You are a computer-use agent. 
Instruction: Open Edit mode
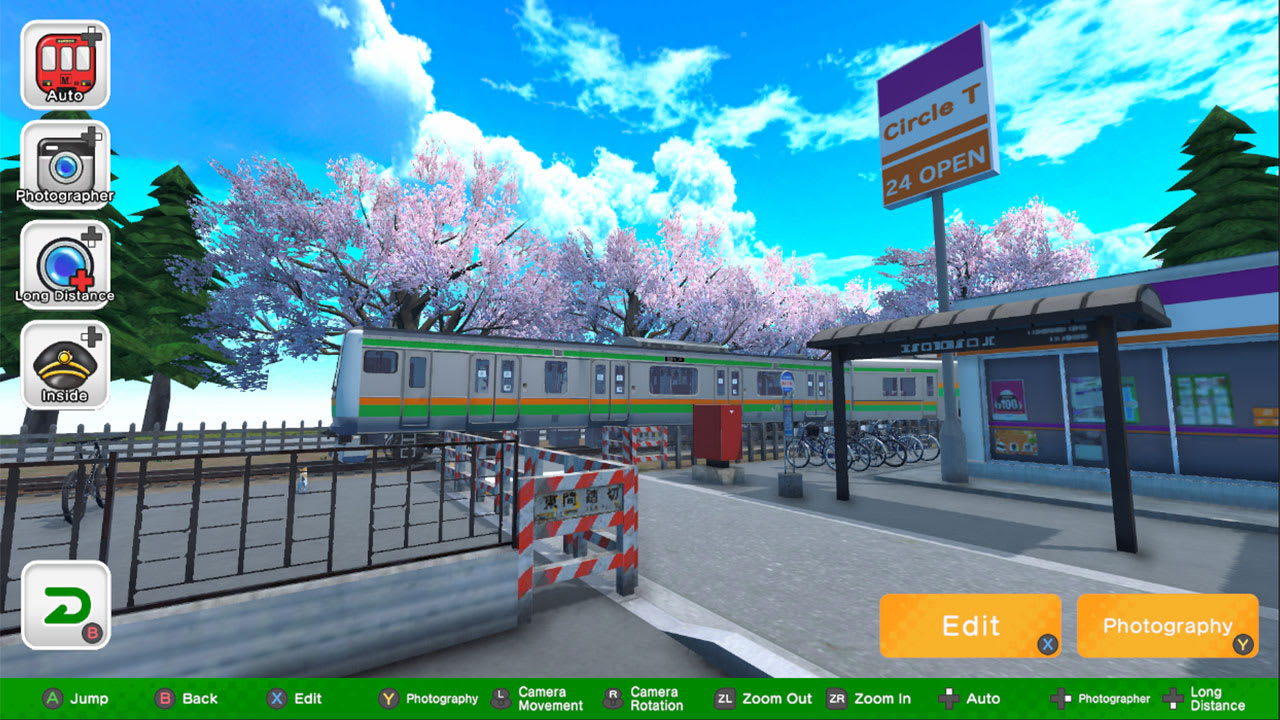click(971, 626)
